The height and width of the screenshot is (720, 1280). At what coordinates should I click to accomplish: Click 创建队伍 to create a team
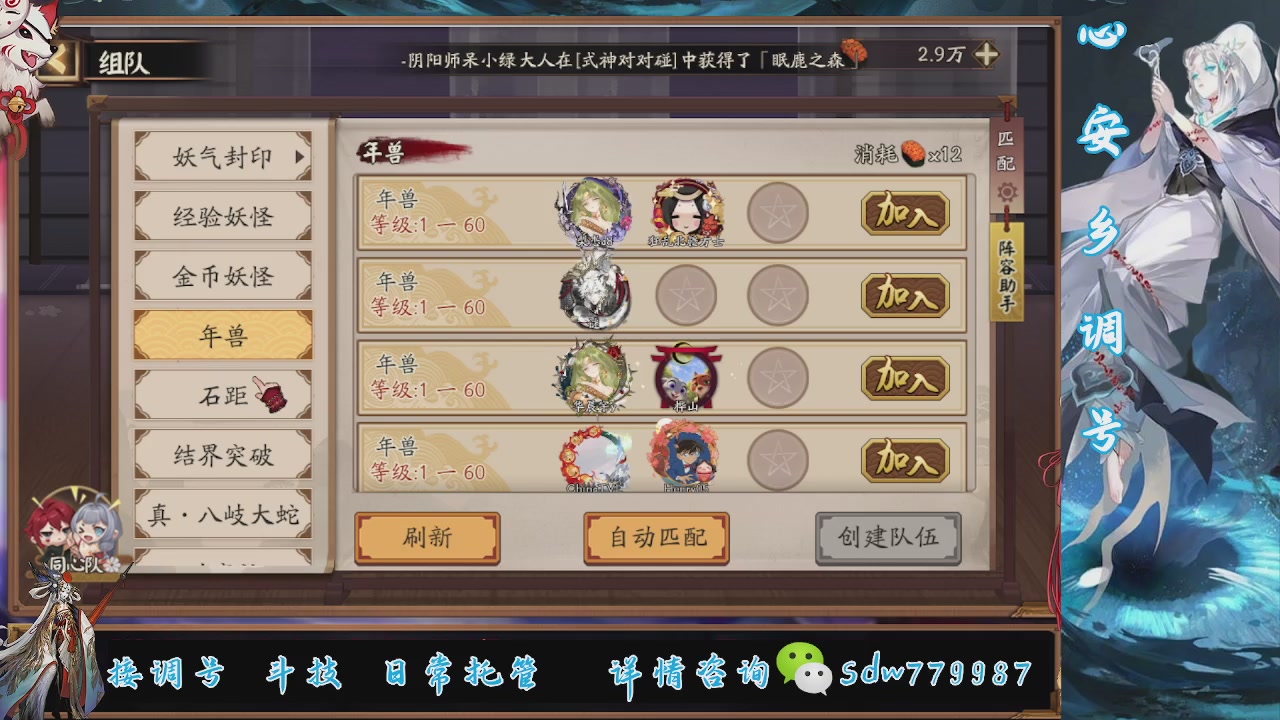pyautogui.click(x=888, y=537)
